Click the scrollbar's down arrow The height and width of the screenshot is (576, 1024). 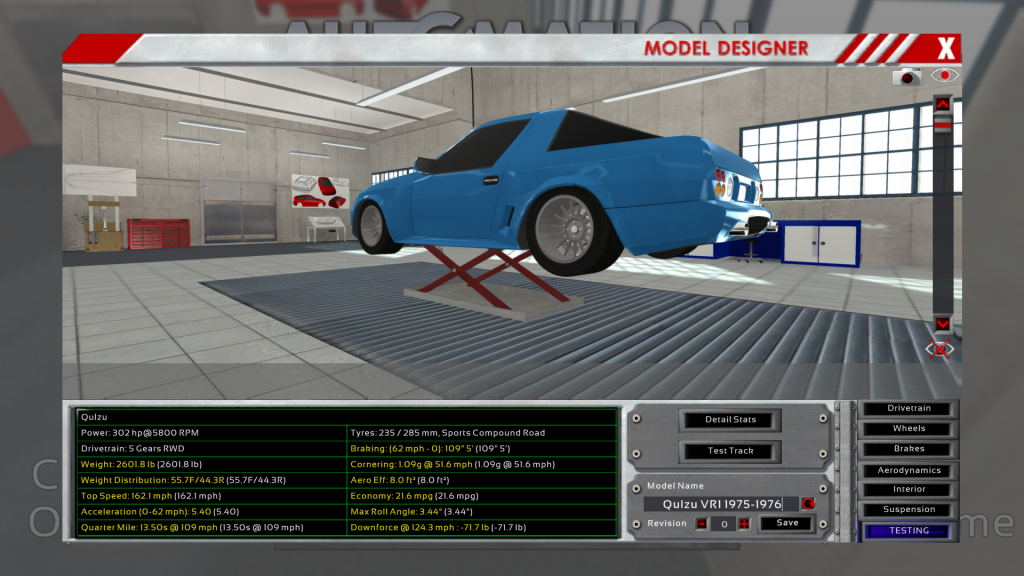pyautogui.click(x=942, y=323)
